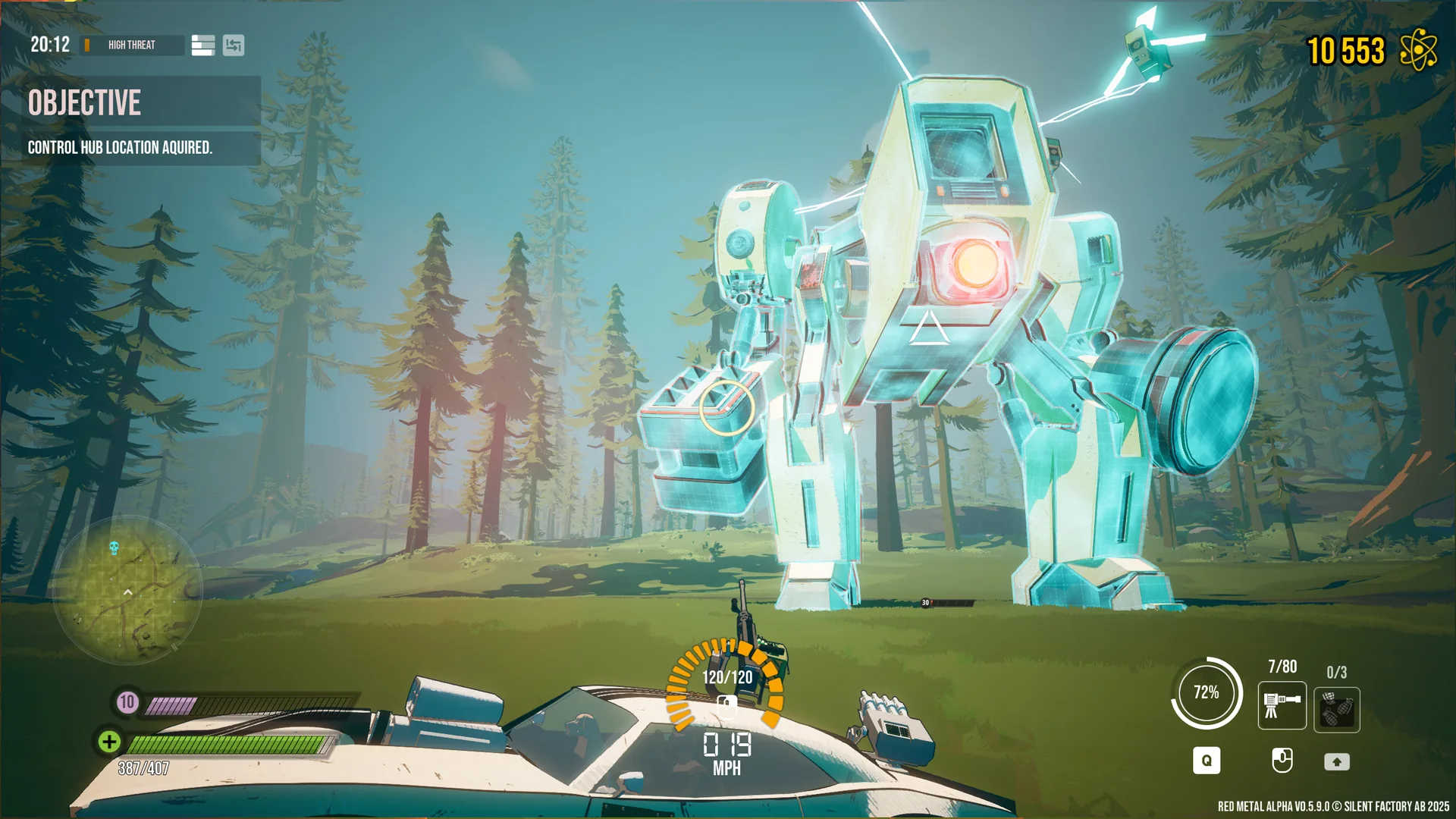The height and width of the screenshot is (819, 1456).
Task: Click the 72% circular charge indicator
Action: [1207, 692]
